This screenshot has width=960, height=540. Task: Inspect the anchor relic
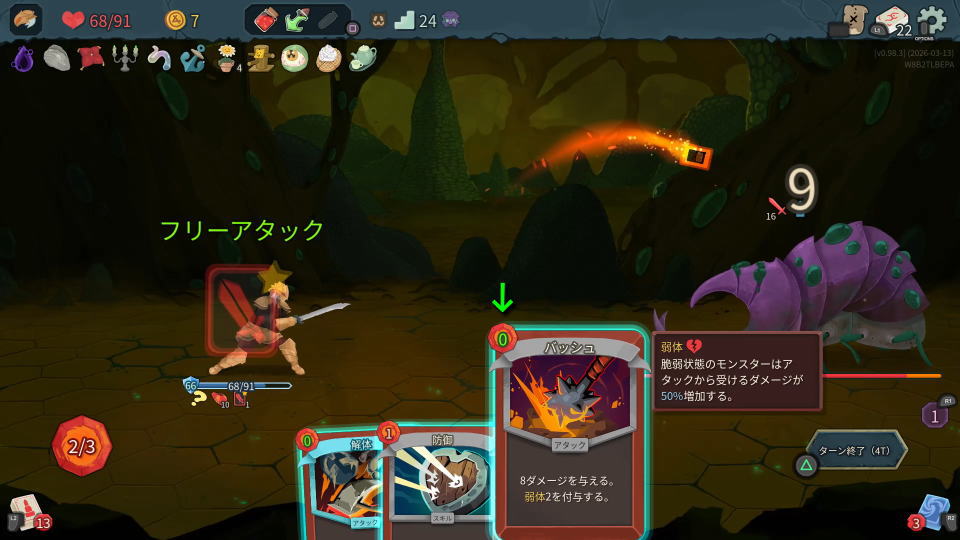(192, 59)
